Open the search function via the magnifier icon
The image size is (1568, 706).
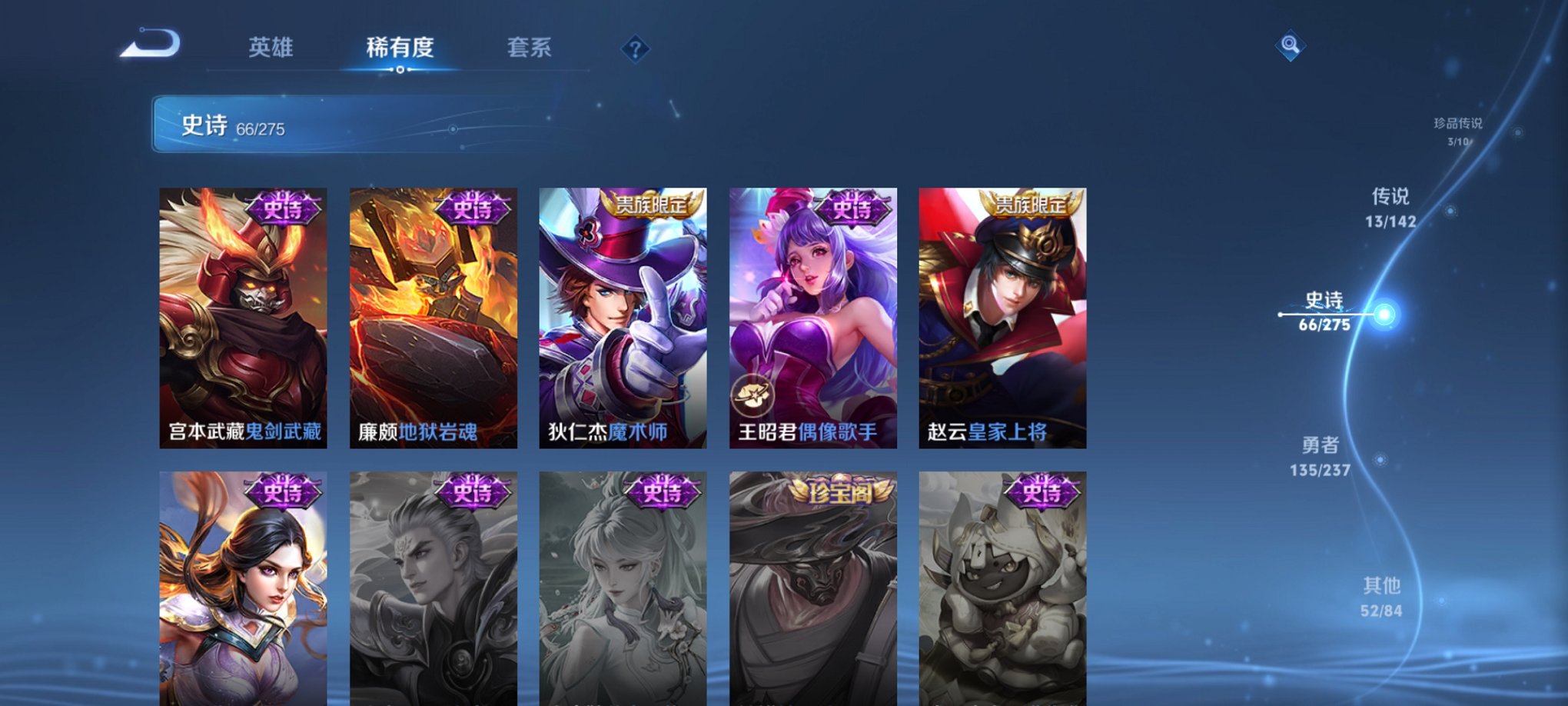pyautogui.click(x=1290, y=46)
